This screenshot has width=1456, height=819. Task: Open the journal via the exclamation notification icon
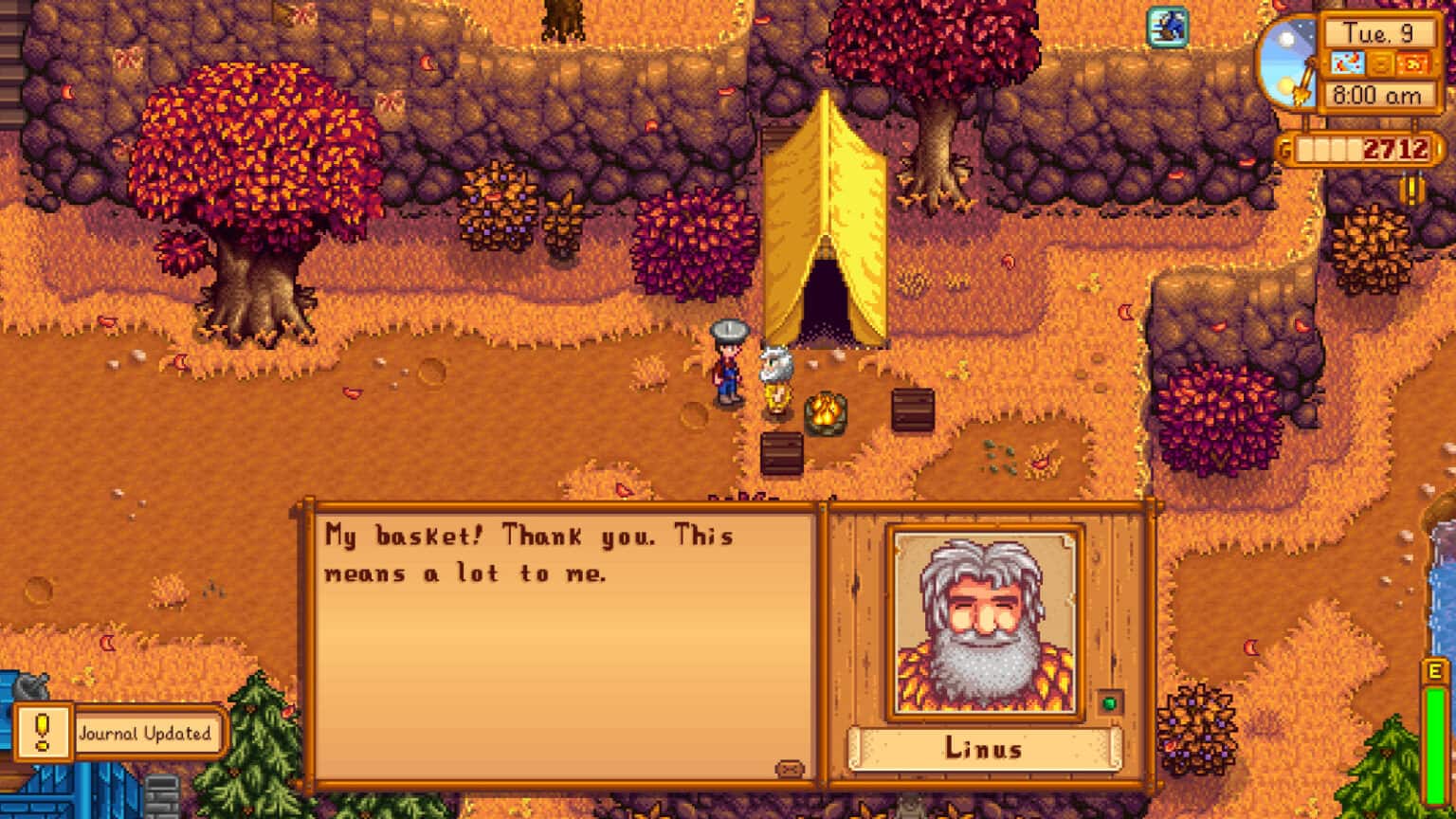[x=40, y=733]
